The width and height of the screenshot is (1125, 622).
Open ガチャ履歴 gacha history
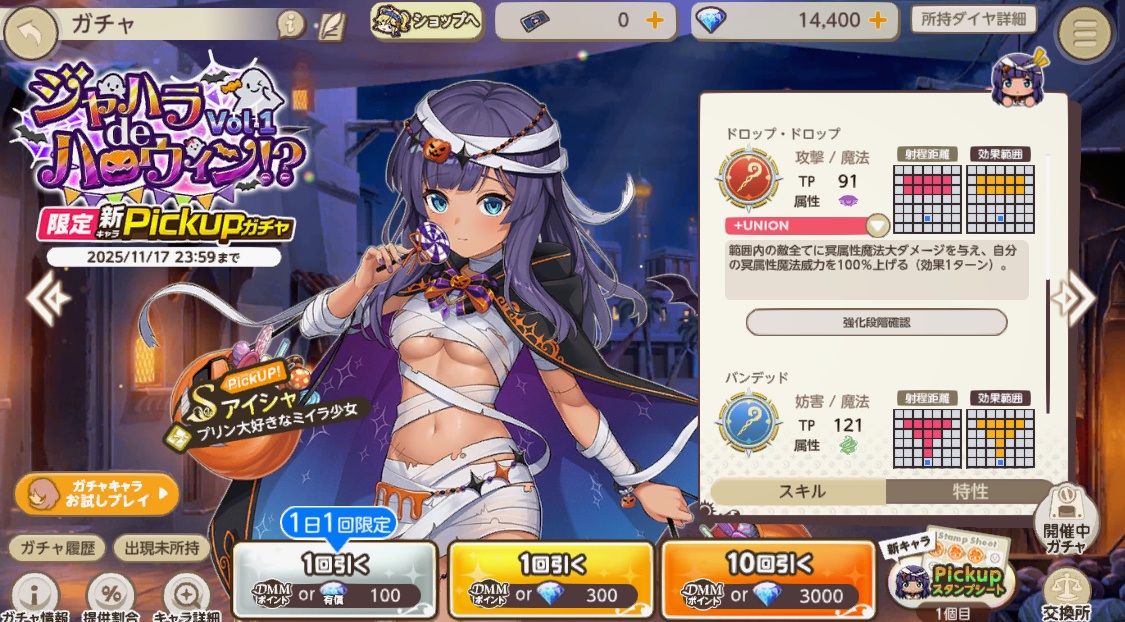pyautogui.click(x=55, y=548)
